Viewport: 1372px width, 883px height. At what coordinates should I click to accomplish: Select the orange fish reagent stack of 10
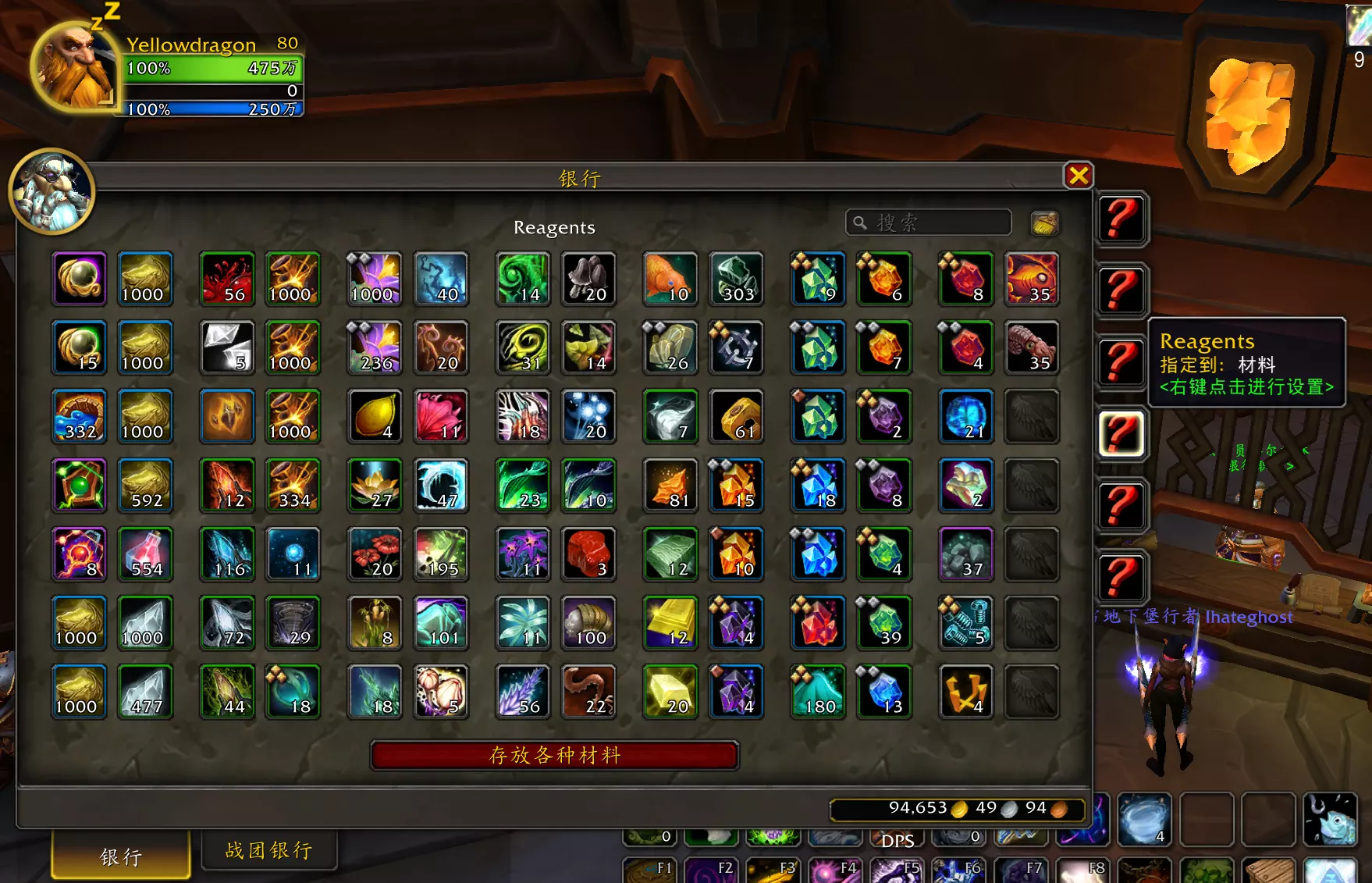tap(669, 279)
